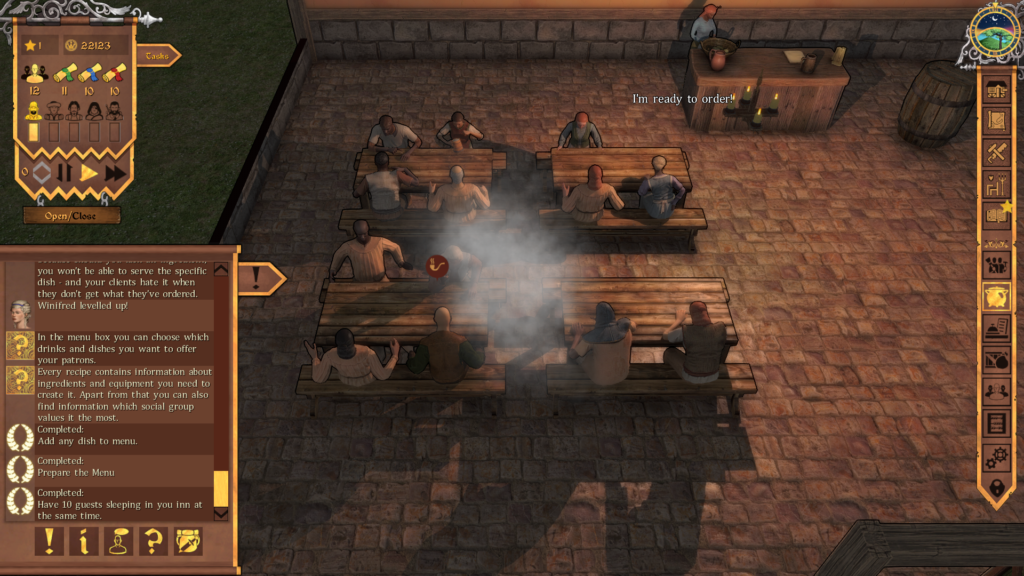Open the hammer and saw build menu

point(996,152)
